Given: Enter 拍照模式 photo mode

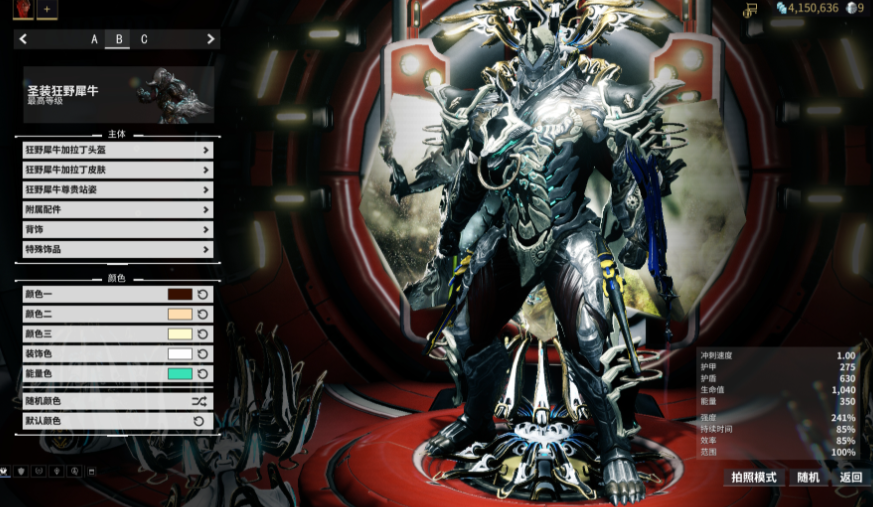Looking at the screenshot, I should click(754, 478).
